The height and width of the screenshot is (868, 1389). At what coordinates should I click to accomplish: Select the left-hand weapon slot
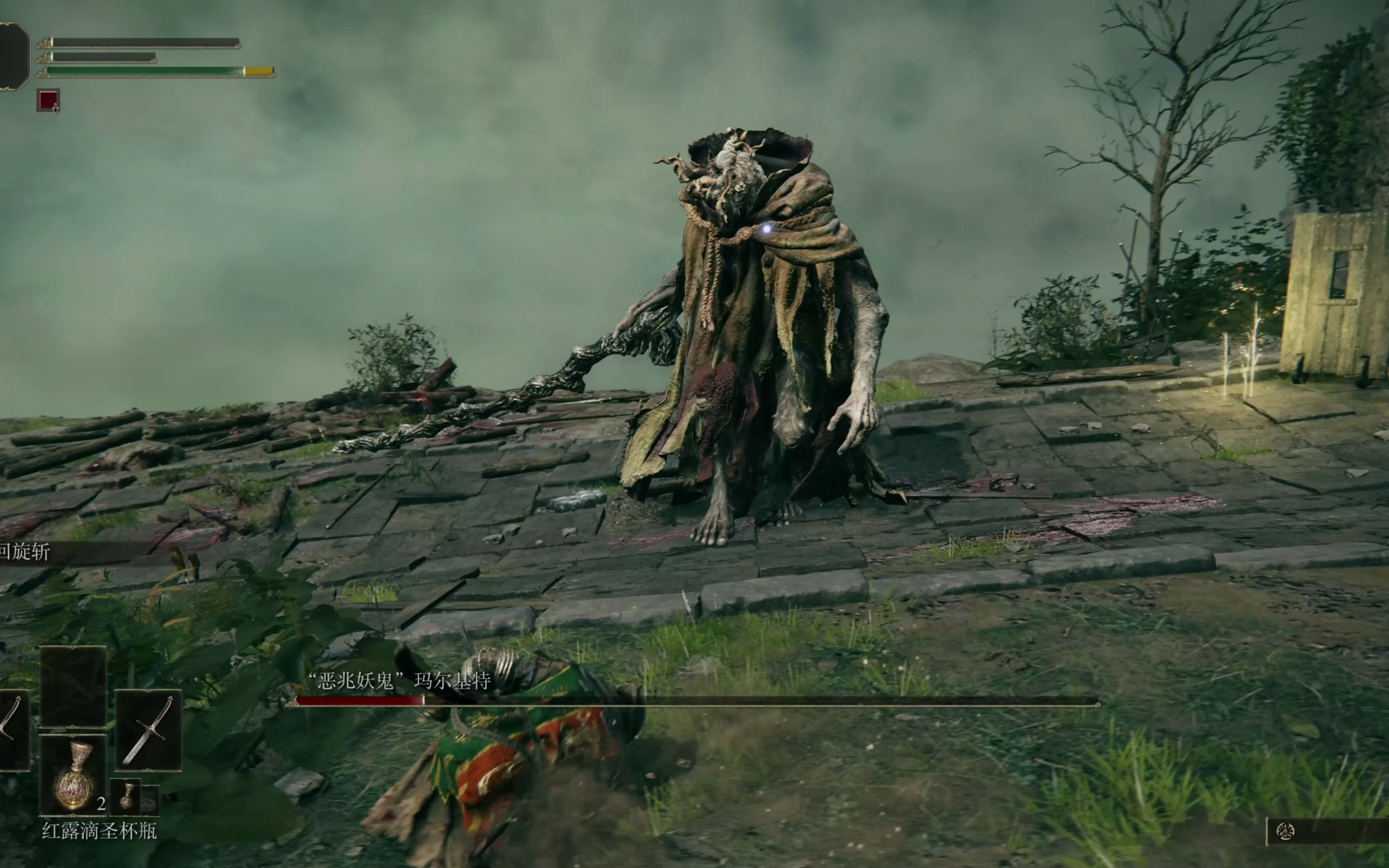(12, 730)
